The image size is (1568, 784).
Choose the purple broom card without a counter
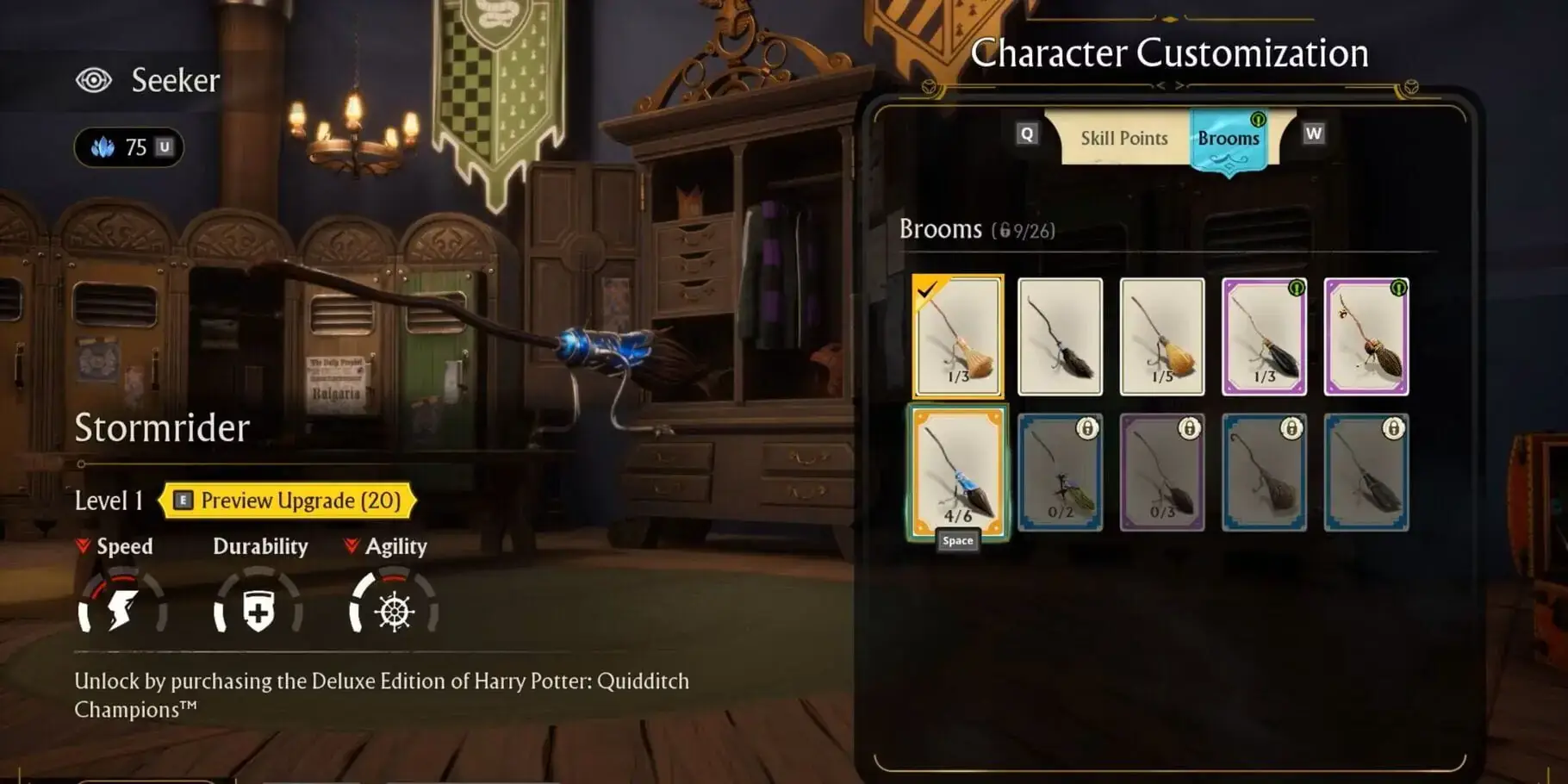click(x=1366, y=336)
